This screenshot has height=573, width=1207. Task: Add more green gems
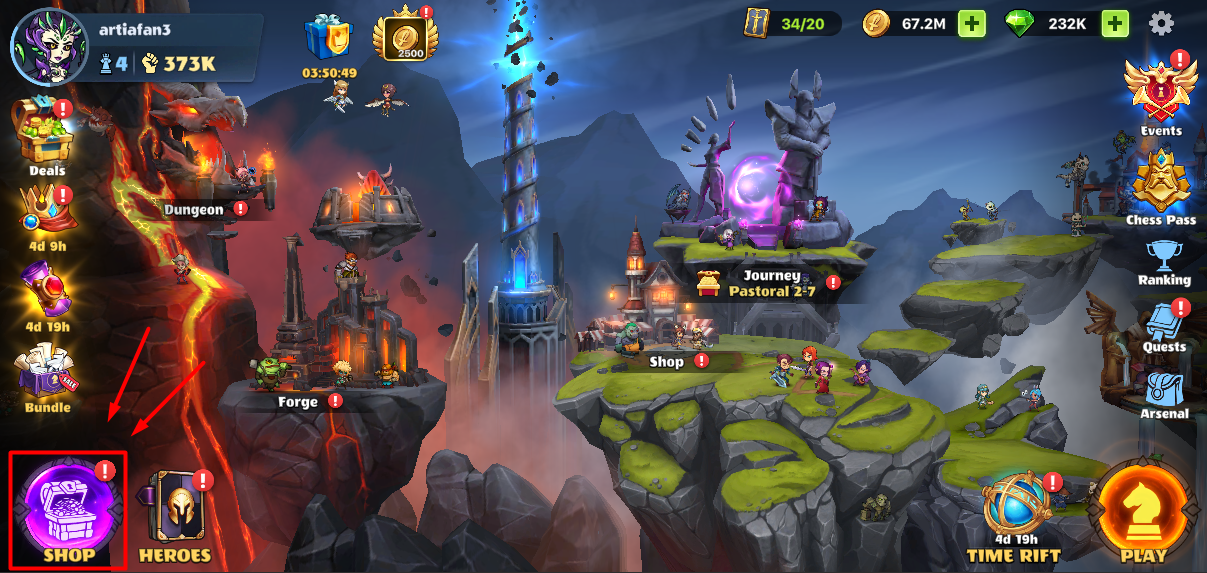pos(1115,23)
